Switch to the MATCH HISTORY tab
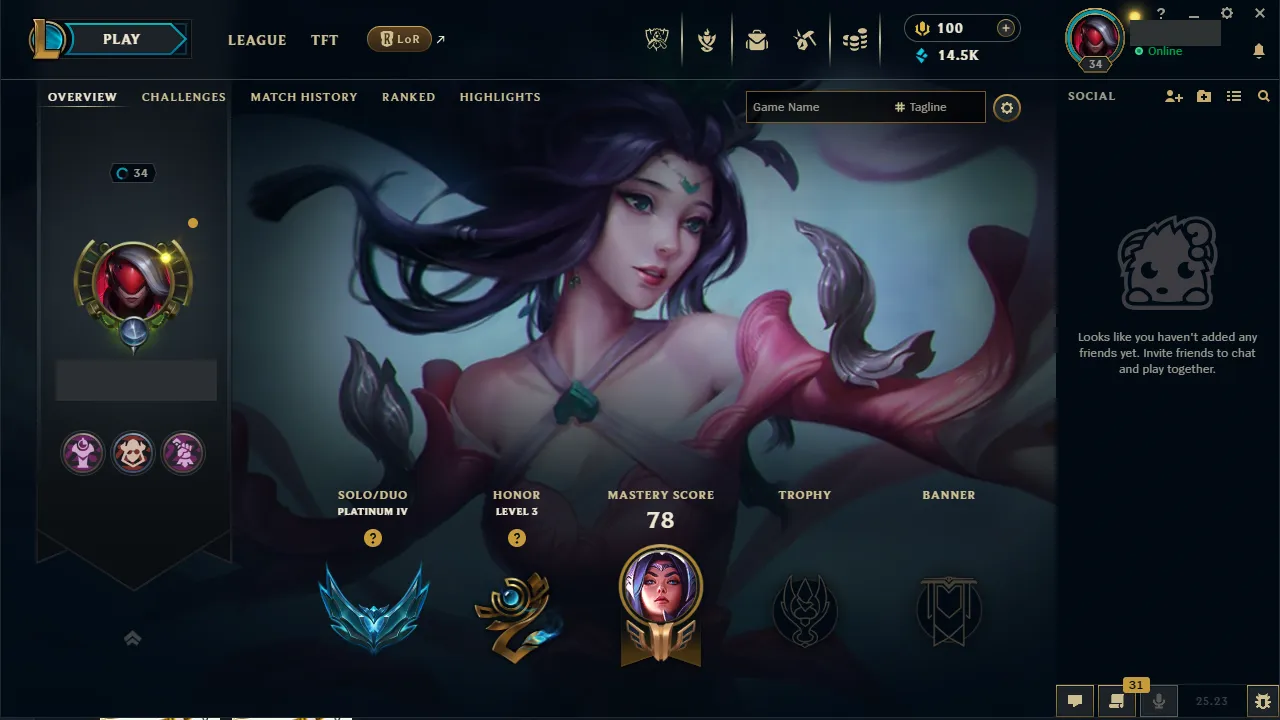 coord(304,97)
